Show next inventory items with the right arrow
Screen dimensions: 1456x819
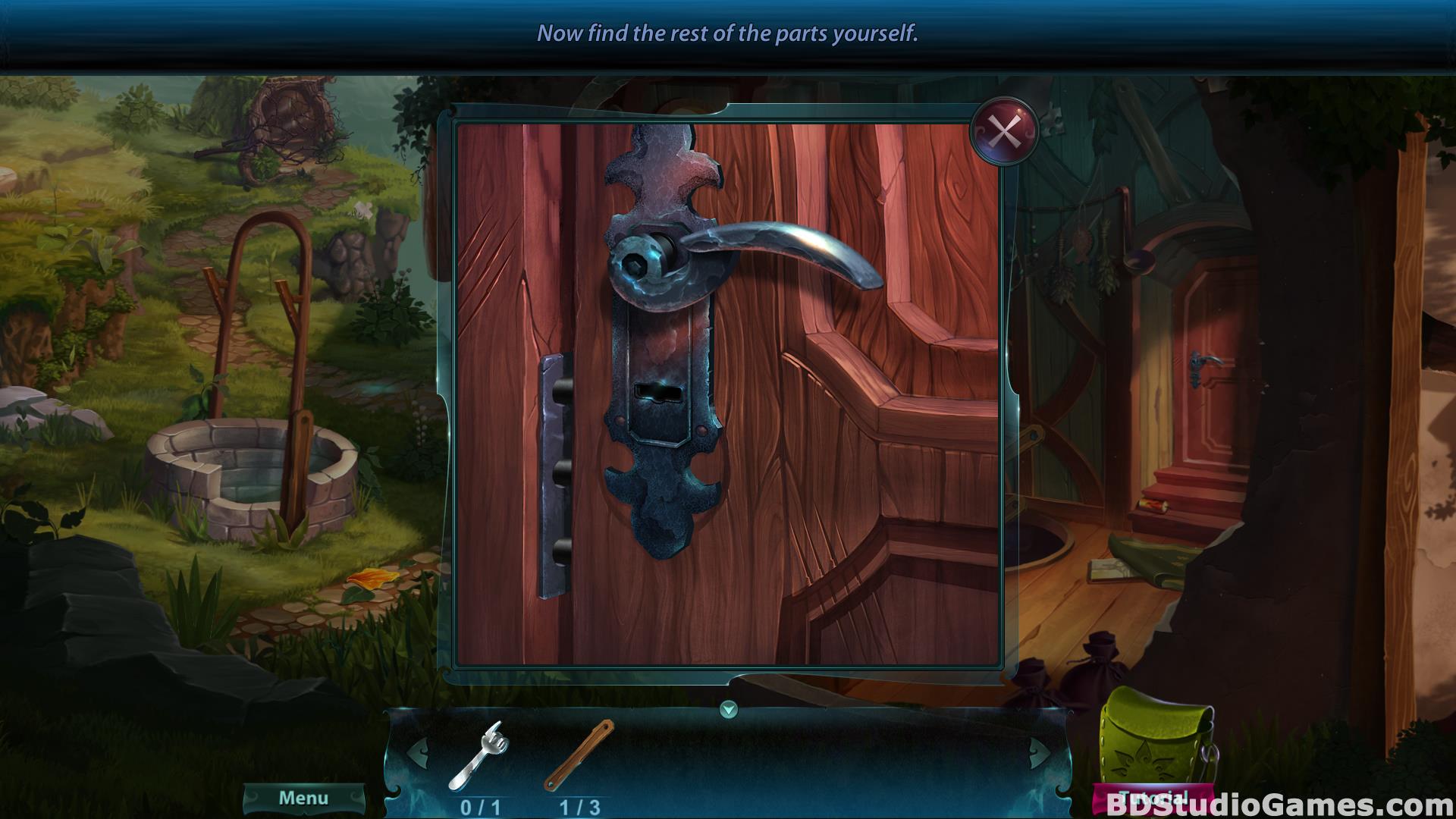pos(1040,754)
